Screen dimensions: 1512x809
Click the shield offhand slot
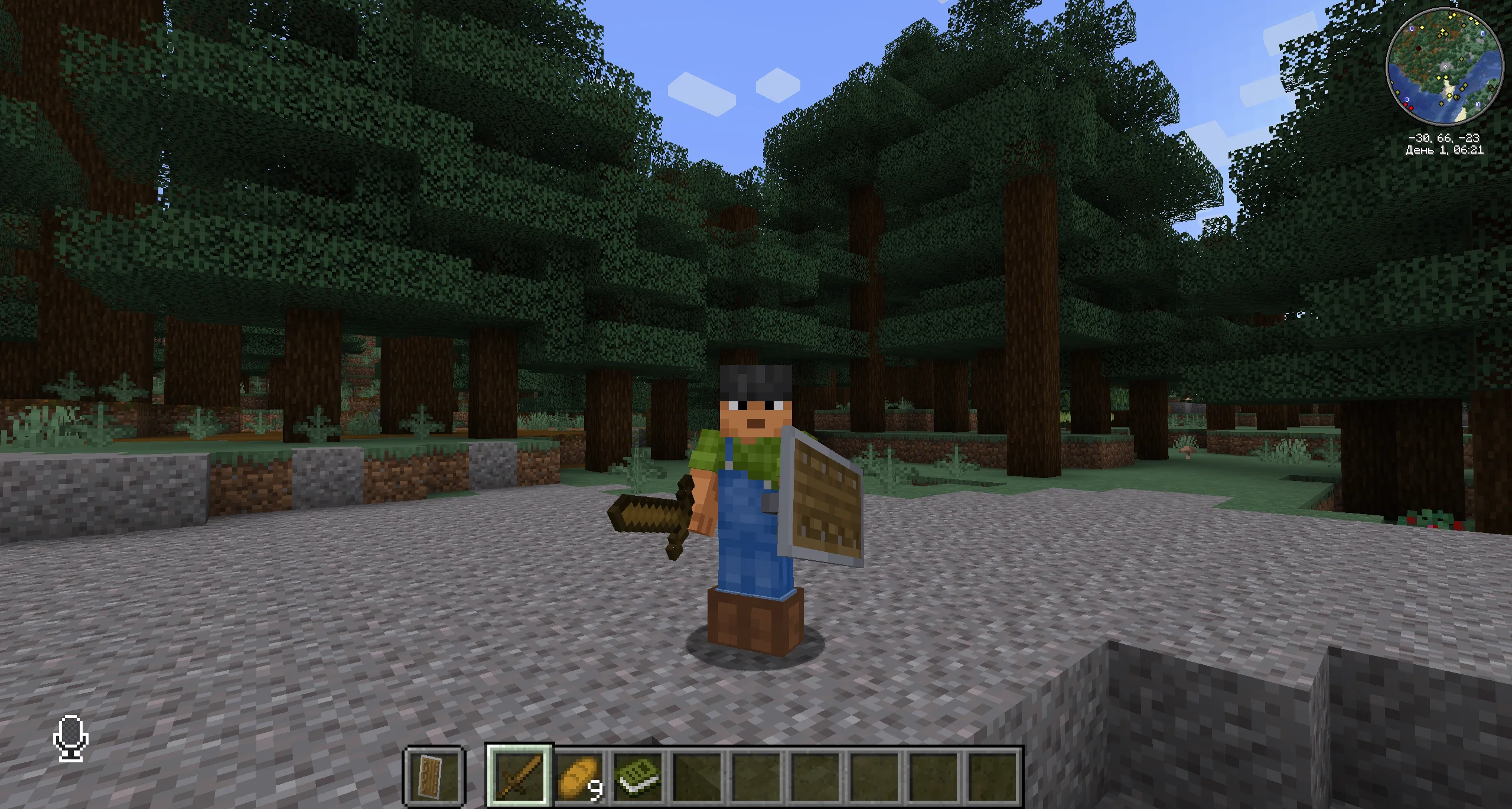click(434, 775)
